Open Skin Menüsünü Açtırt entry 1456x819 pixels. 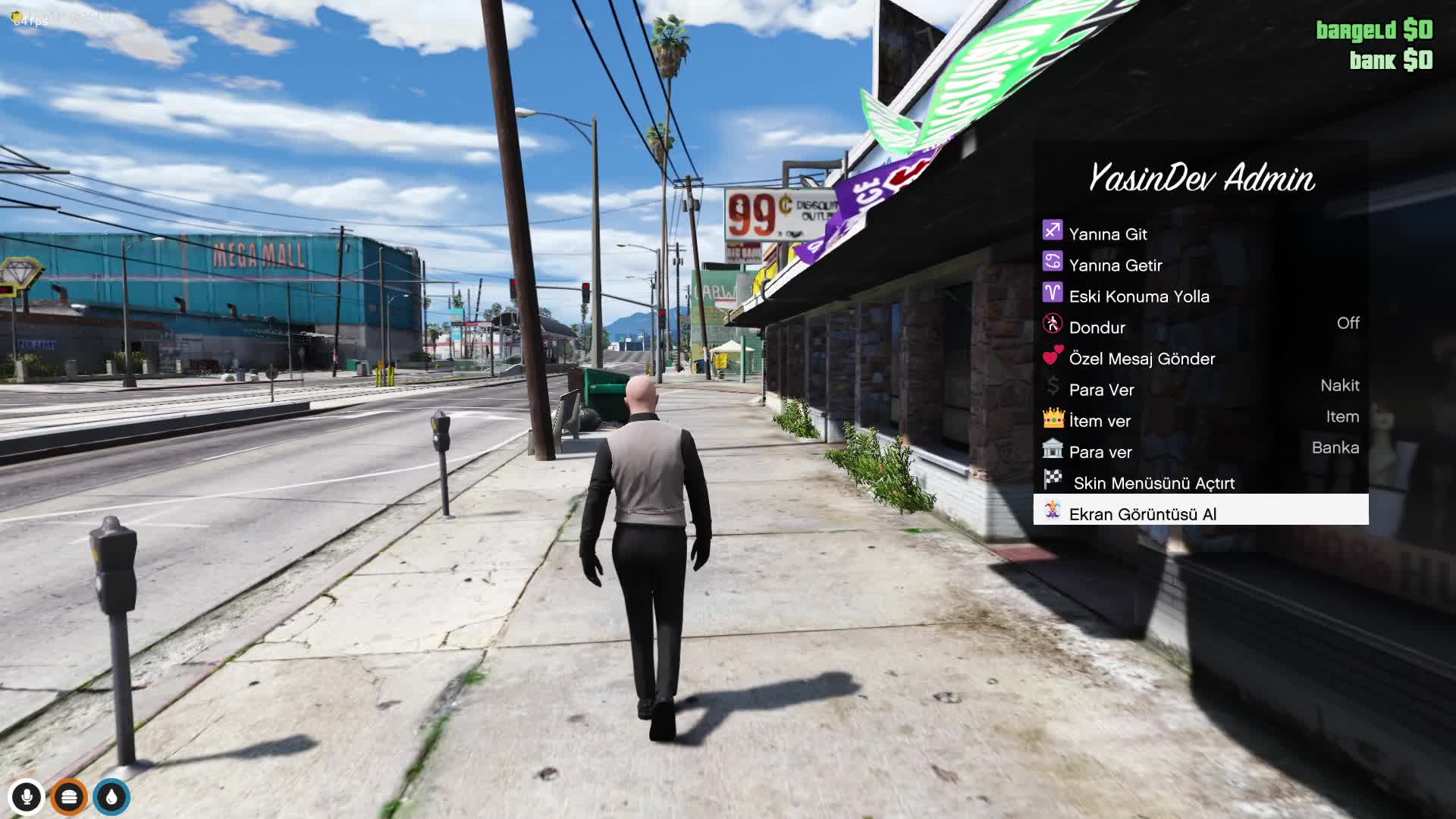click(x=1200, y=482)
